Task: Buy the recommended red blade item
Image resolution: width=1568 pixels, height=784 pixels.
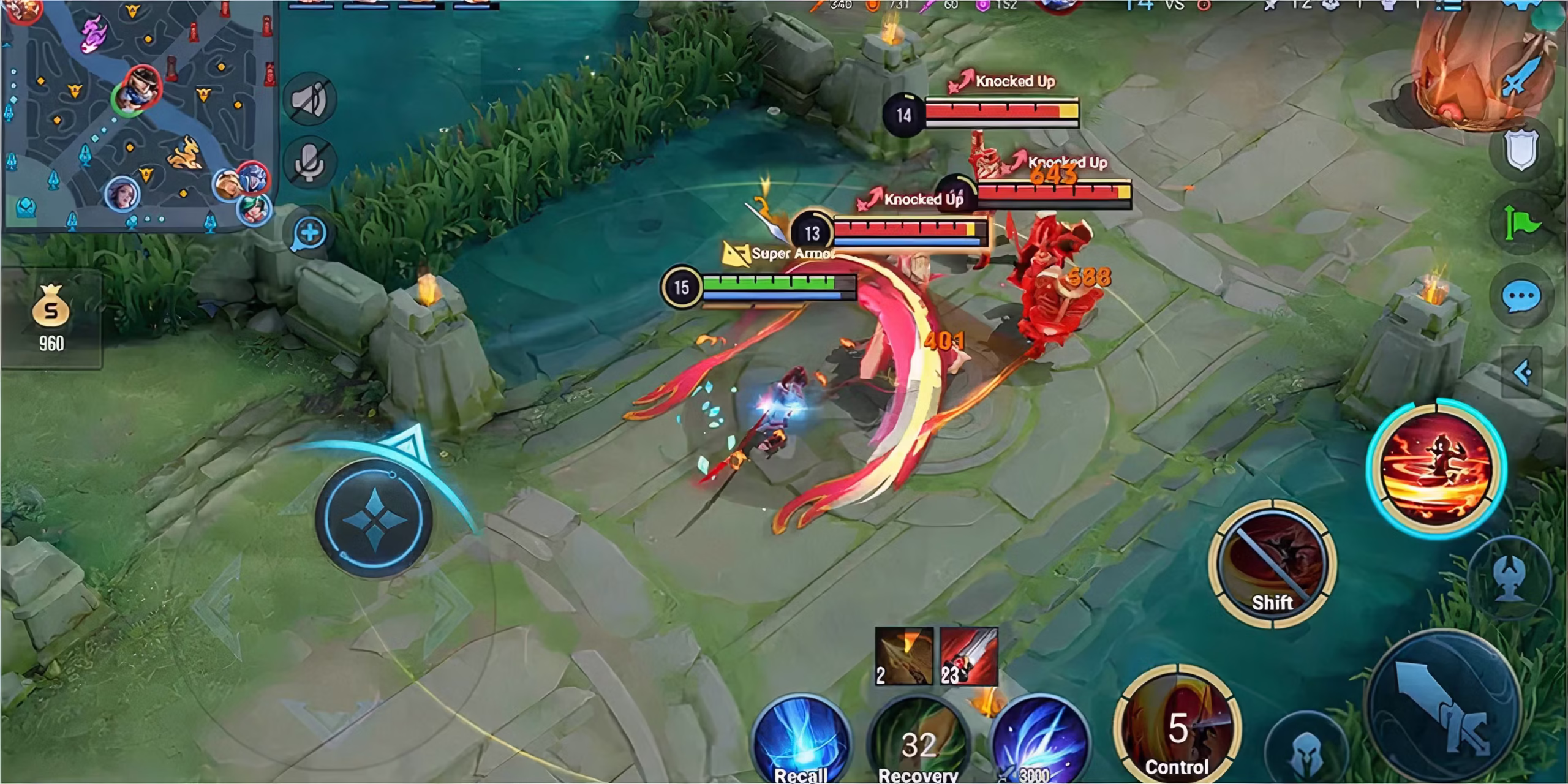Action: tap(968, 656)
